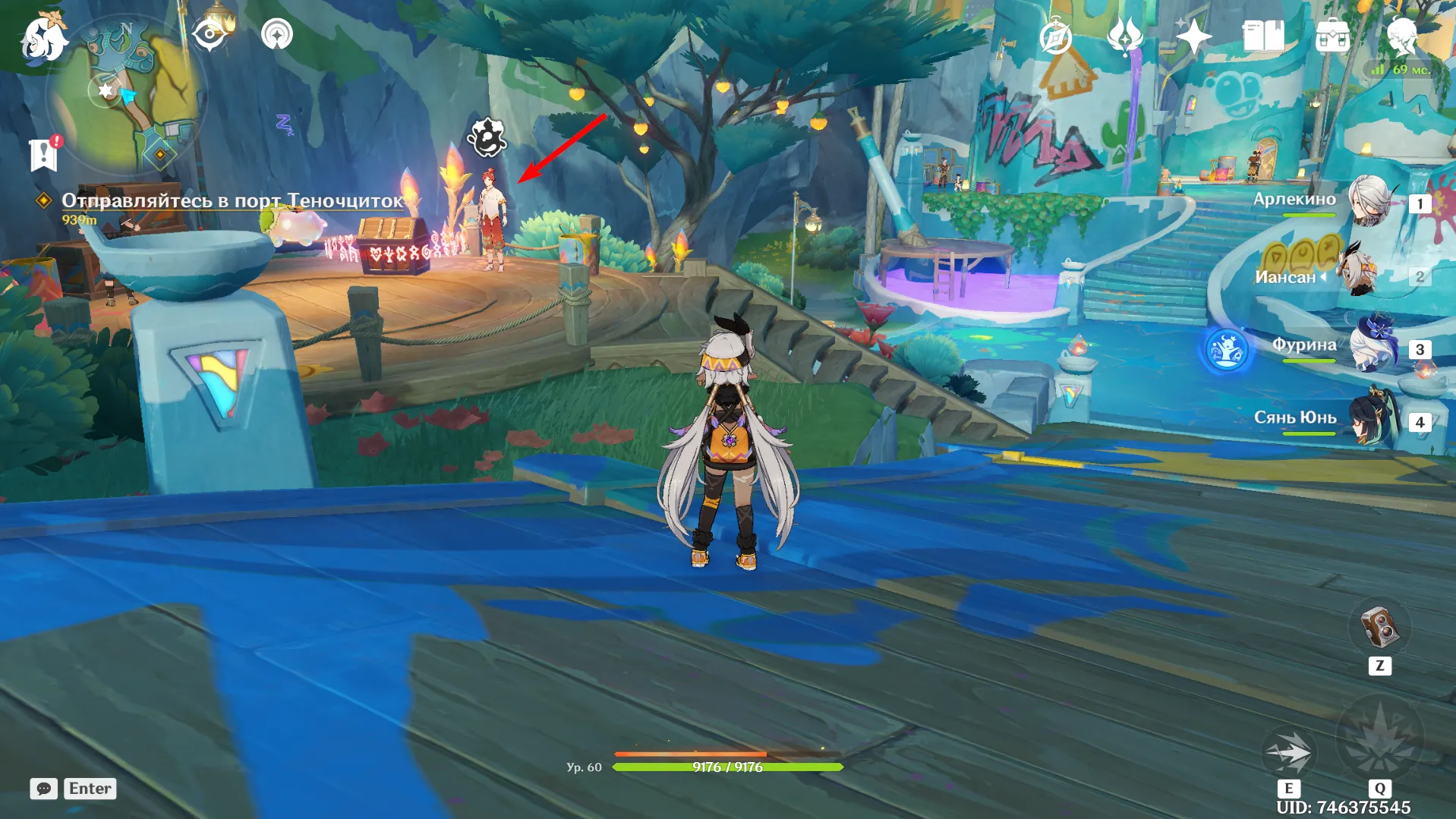The image size is (1456, 819).
Task: Open the chat speech bubble
Action: (44, 789)
